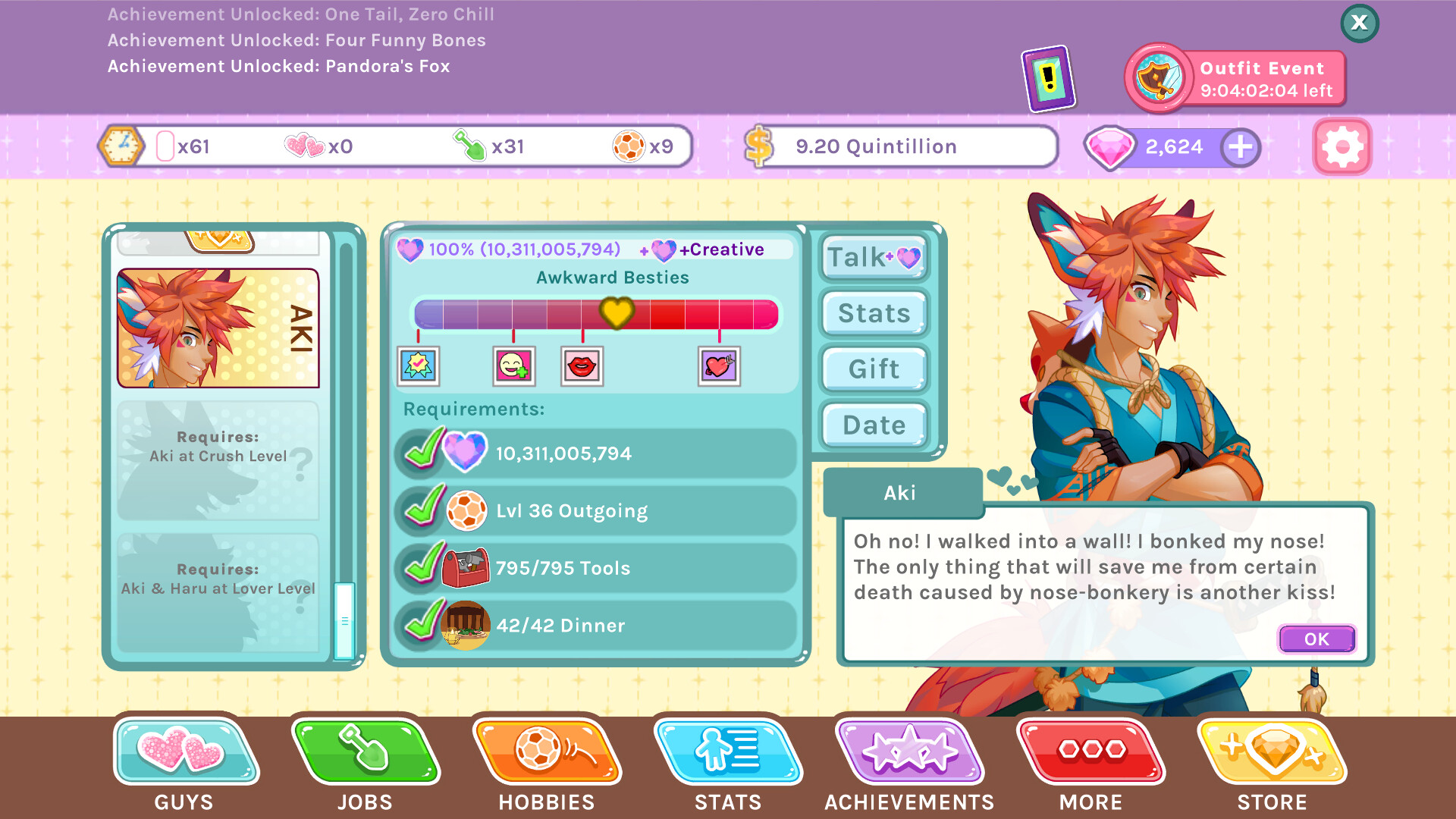This screenshot has height=819, width=1456.
Task: Click the soccer ball hobby currency icon
Action: [628, 146]
